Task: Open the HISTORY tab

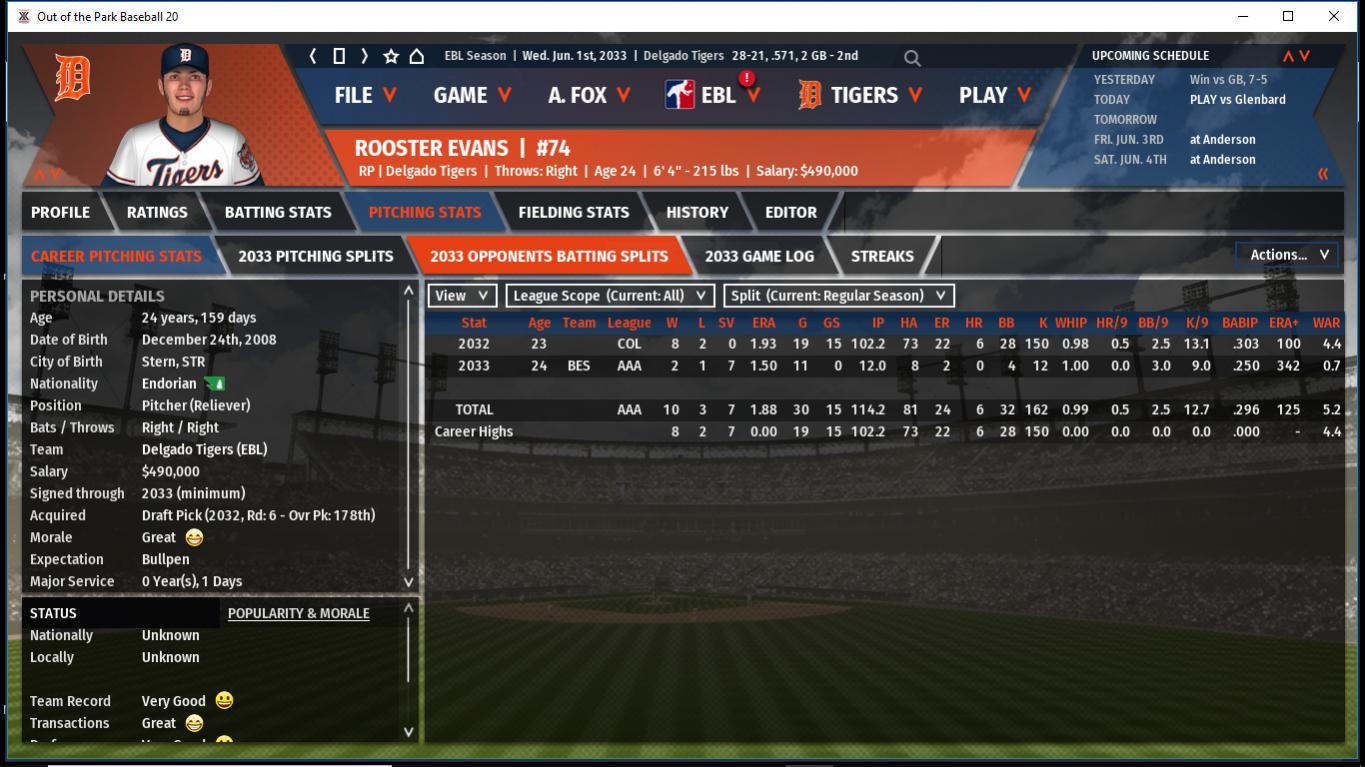Action: click(x=697, y=212)
